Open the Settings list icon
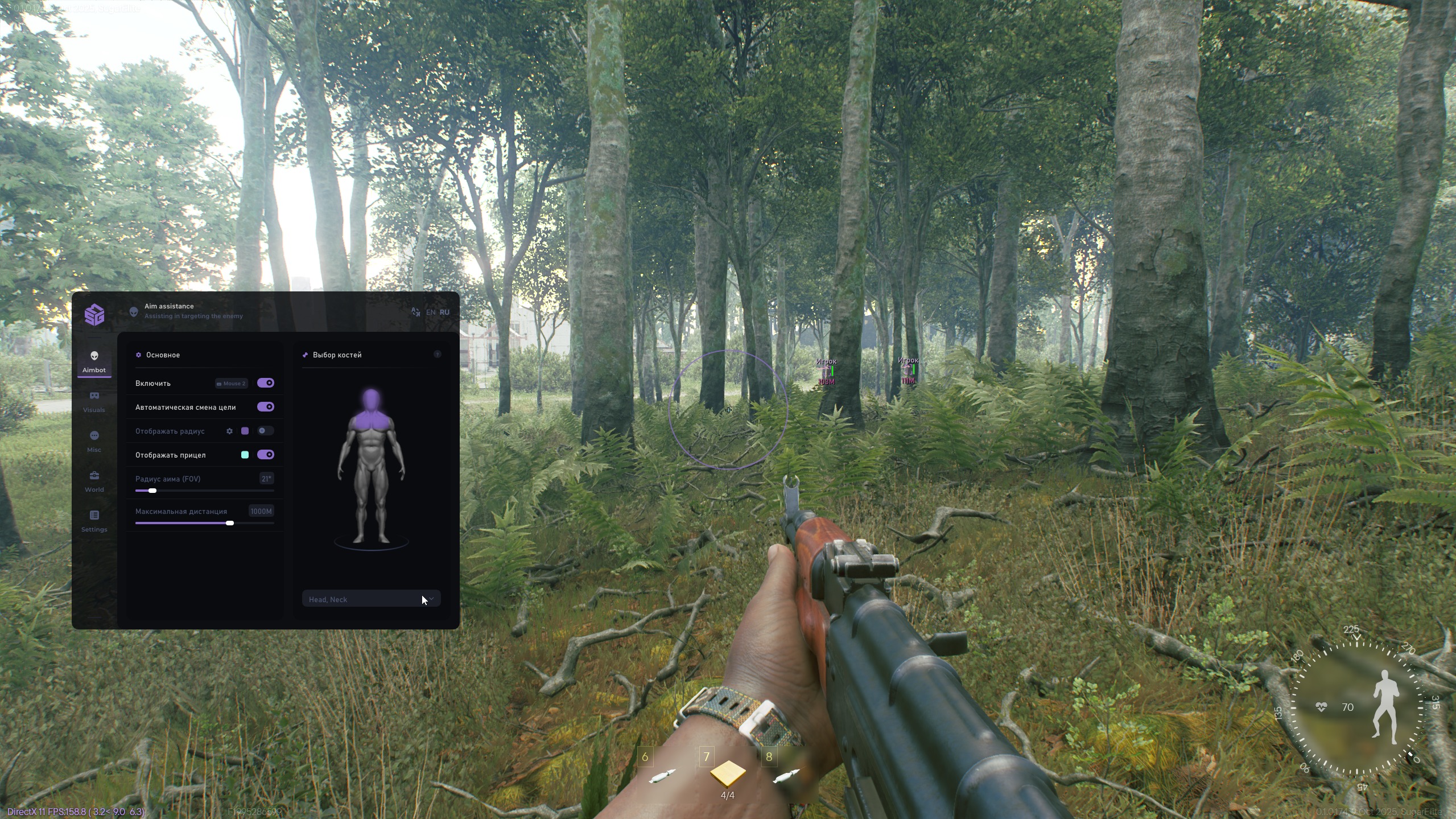The width and height of the screenshot is (1456, 819). point(94,515)
